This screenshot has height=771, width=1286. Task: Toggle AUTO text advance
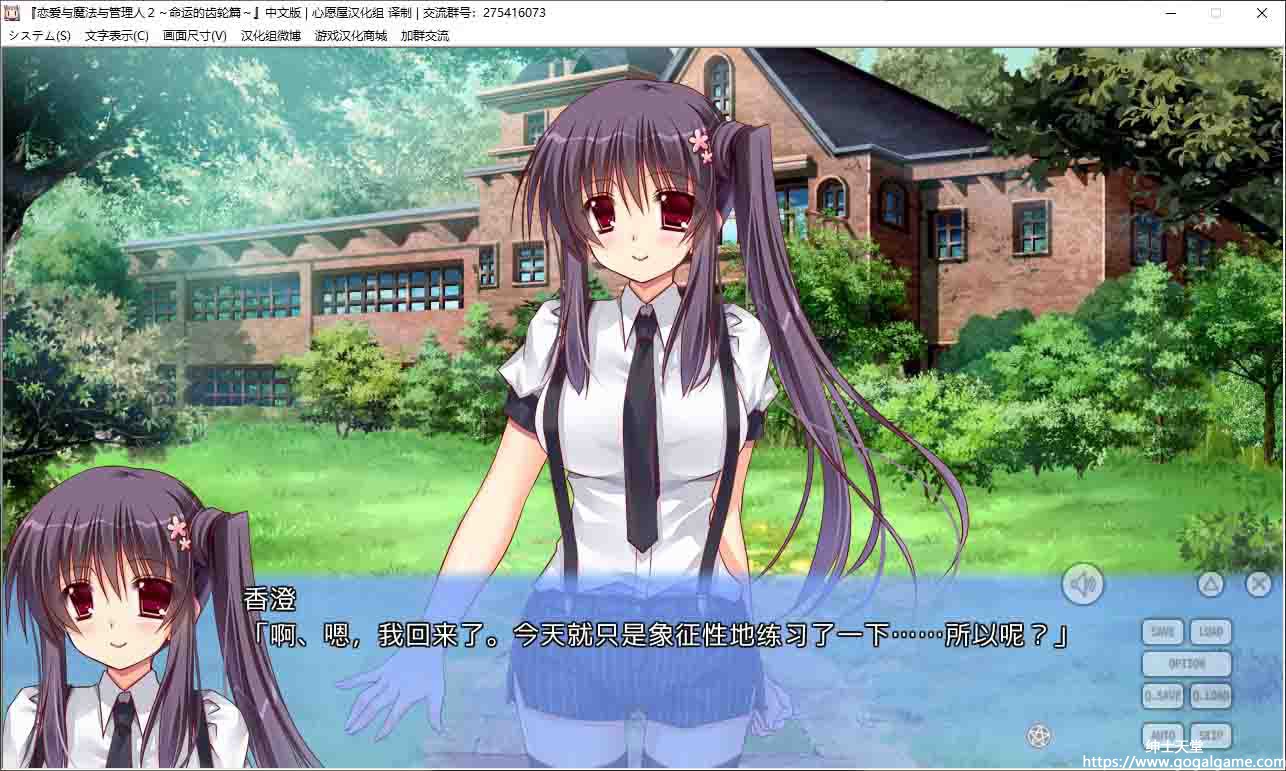click(x=1163, y=737)
